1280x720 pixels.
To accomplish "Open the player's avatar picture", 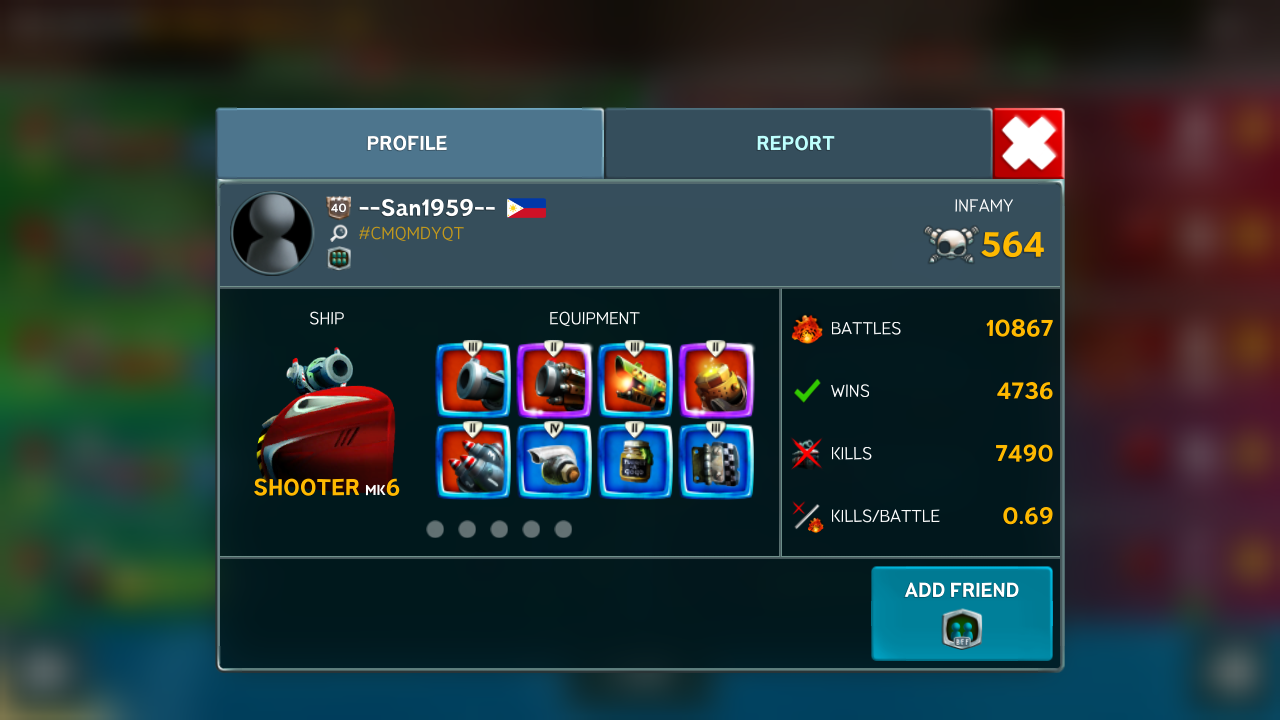I will click(272, 233).
